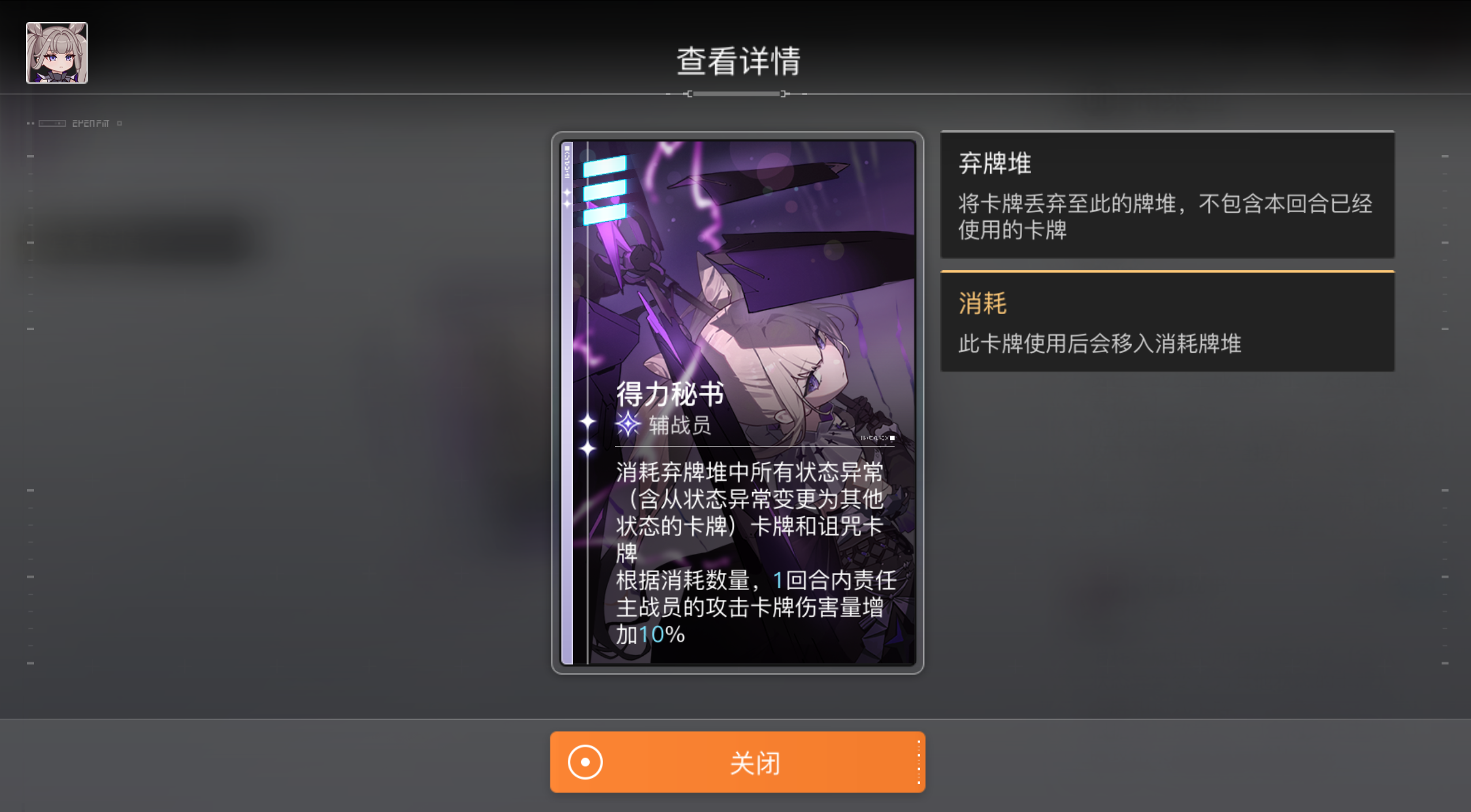Select the 查看详情 header tab
This screenshot has width=1471, height=812.
coord(738,59)
